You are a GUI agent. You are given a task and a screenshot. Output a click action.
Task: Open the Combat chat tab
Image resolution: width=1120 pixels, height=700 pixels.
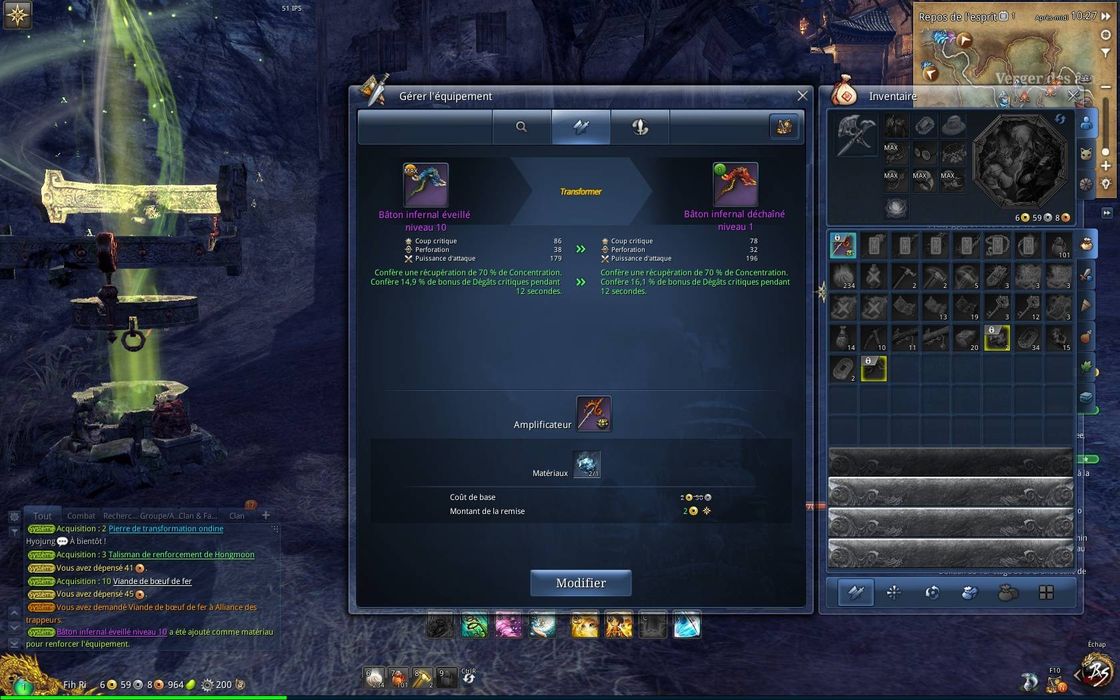tap(80, 516)
